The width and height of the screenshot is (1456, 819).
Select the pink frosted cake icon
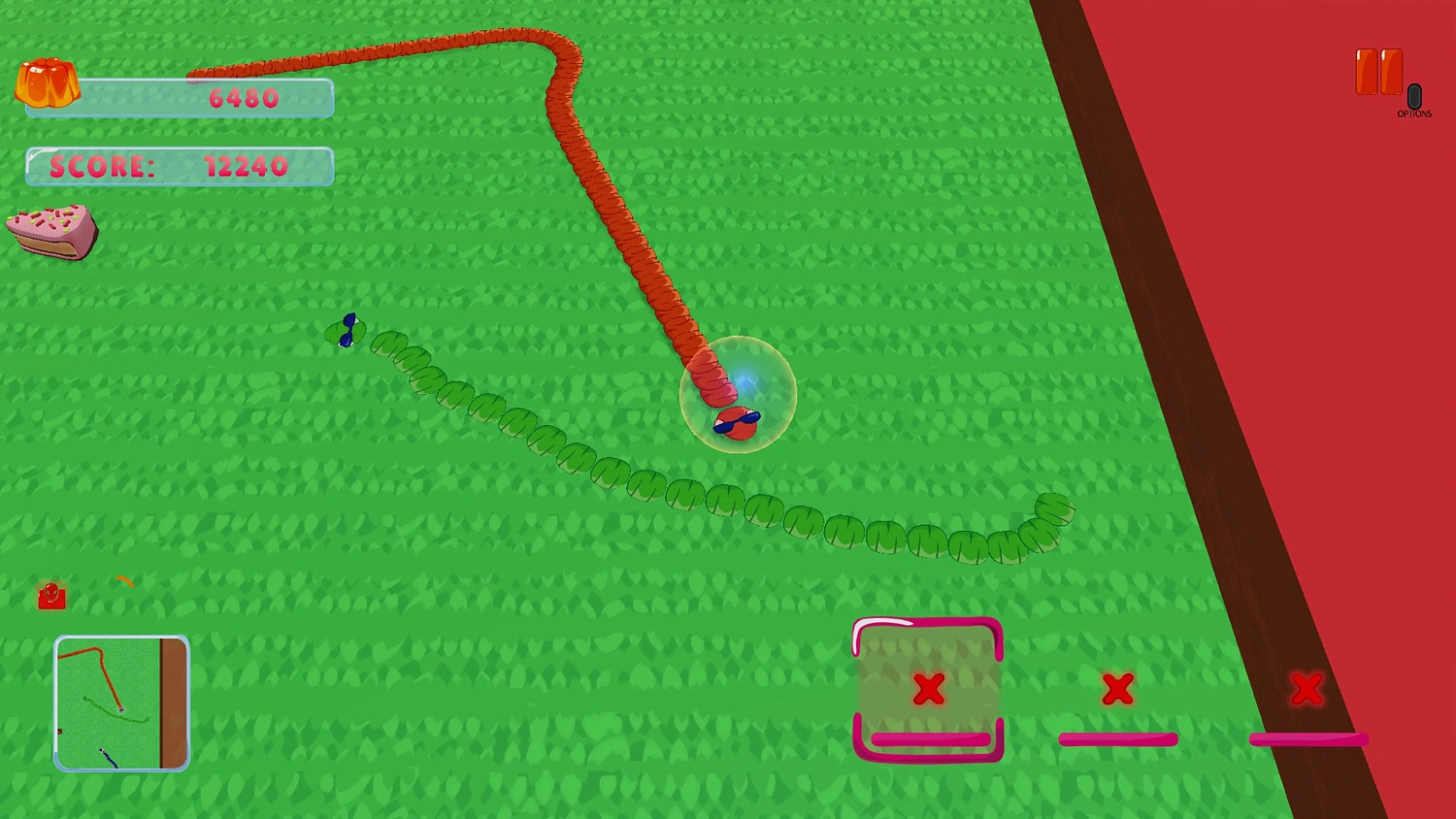pyautogui.click(x=53, y=231)
